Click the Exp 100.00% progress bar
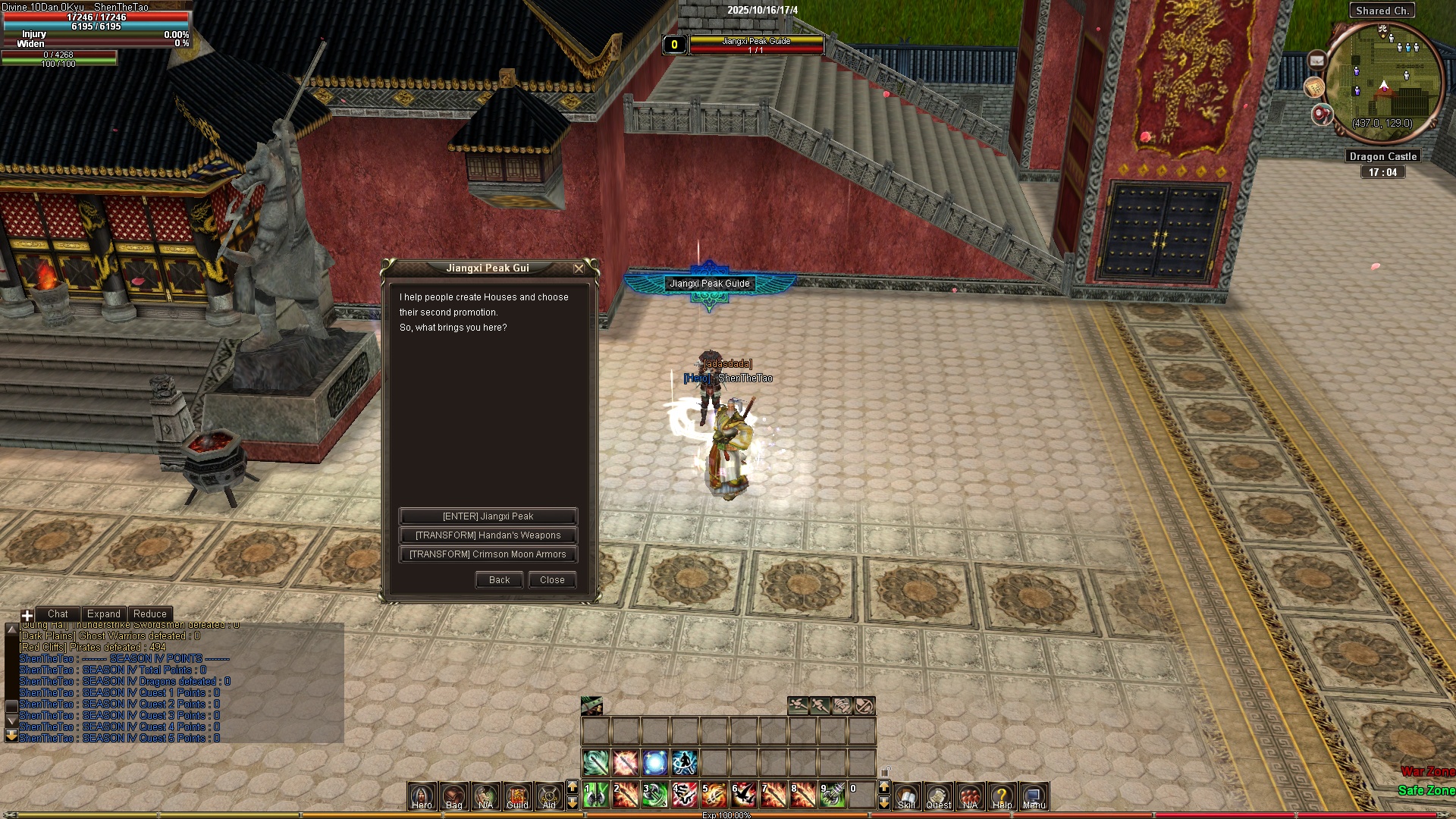Viewport: 1456px width, 819px height. (728, 815)
